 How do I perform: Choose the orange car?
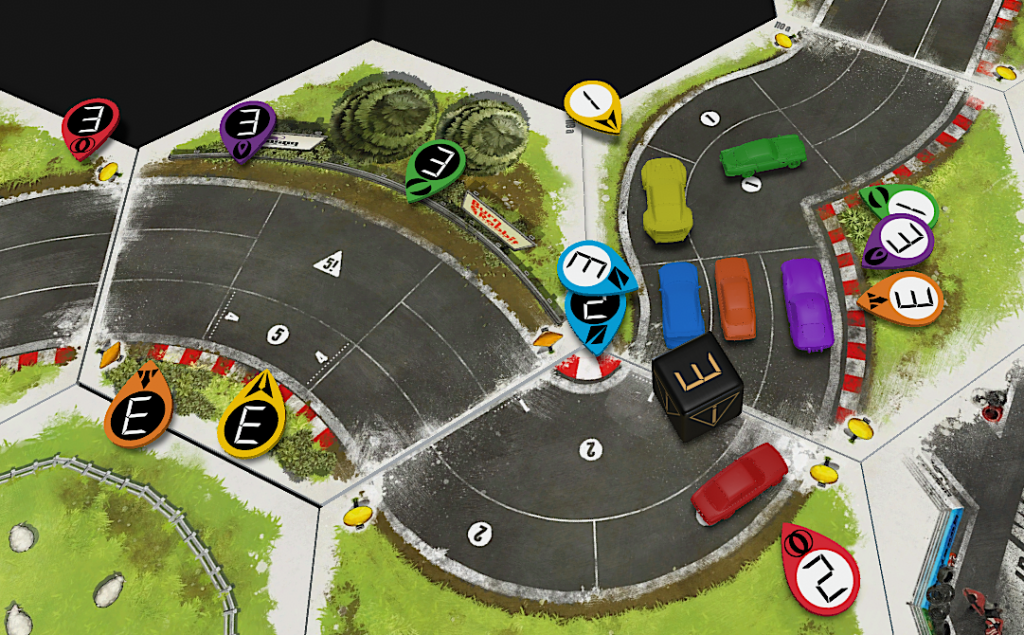[734, 297]
